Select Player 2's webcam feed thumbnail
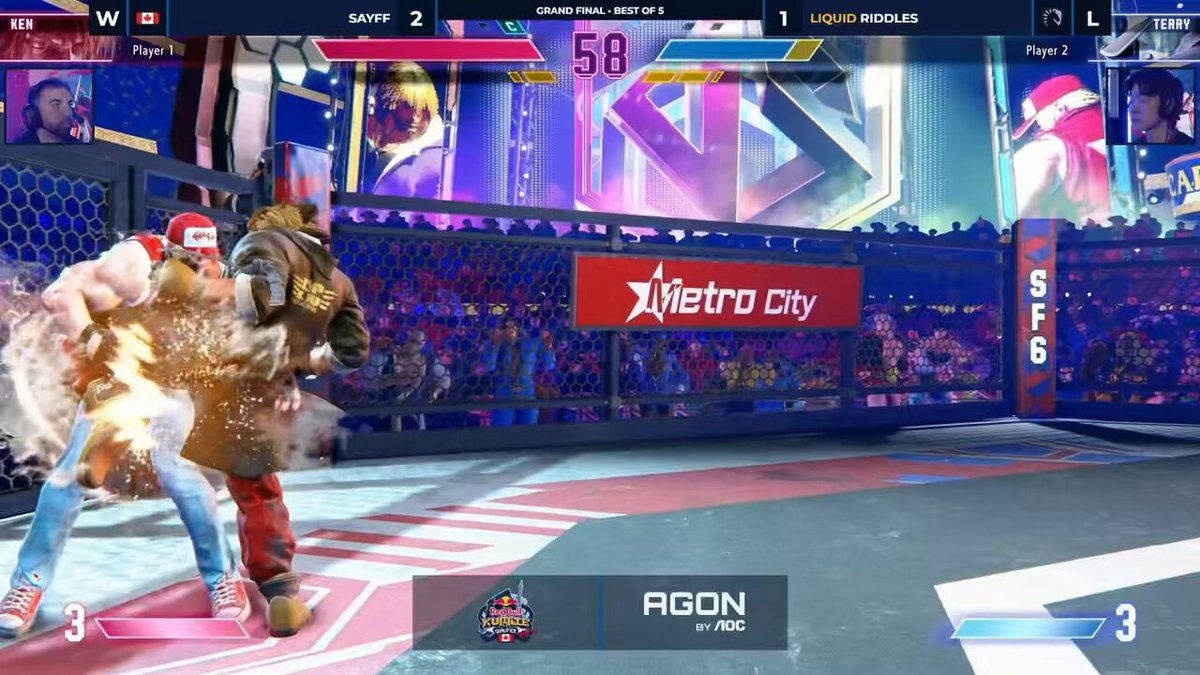This screenshot has height=675, width=1200. [x=1151, y=106]
